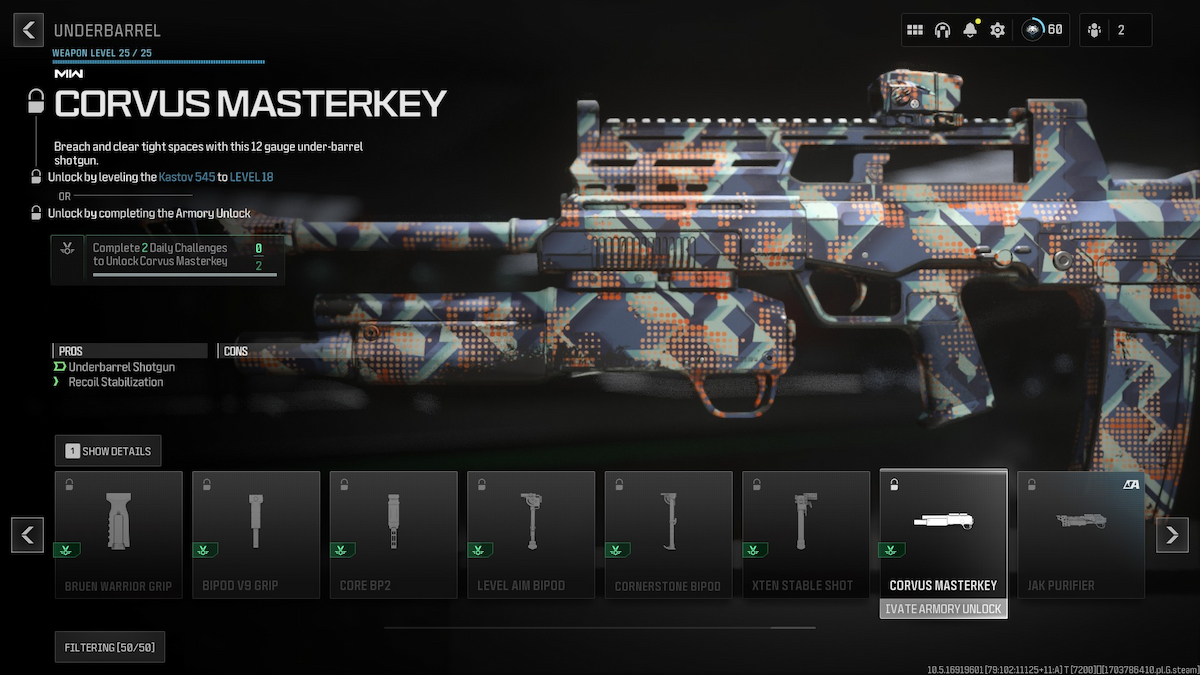
Task: Select the Cornerstone Bipod tile
Action: [668, 535]
